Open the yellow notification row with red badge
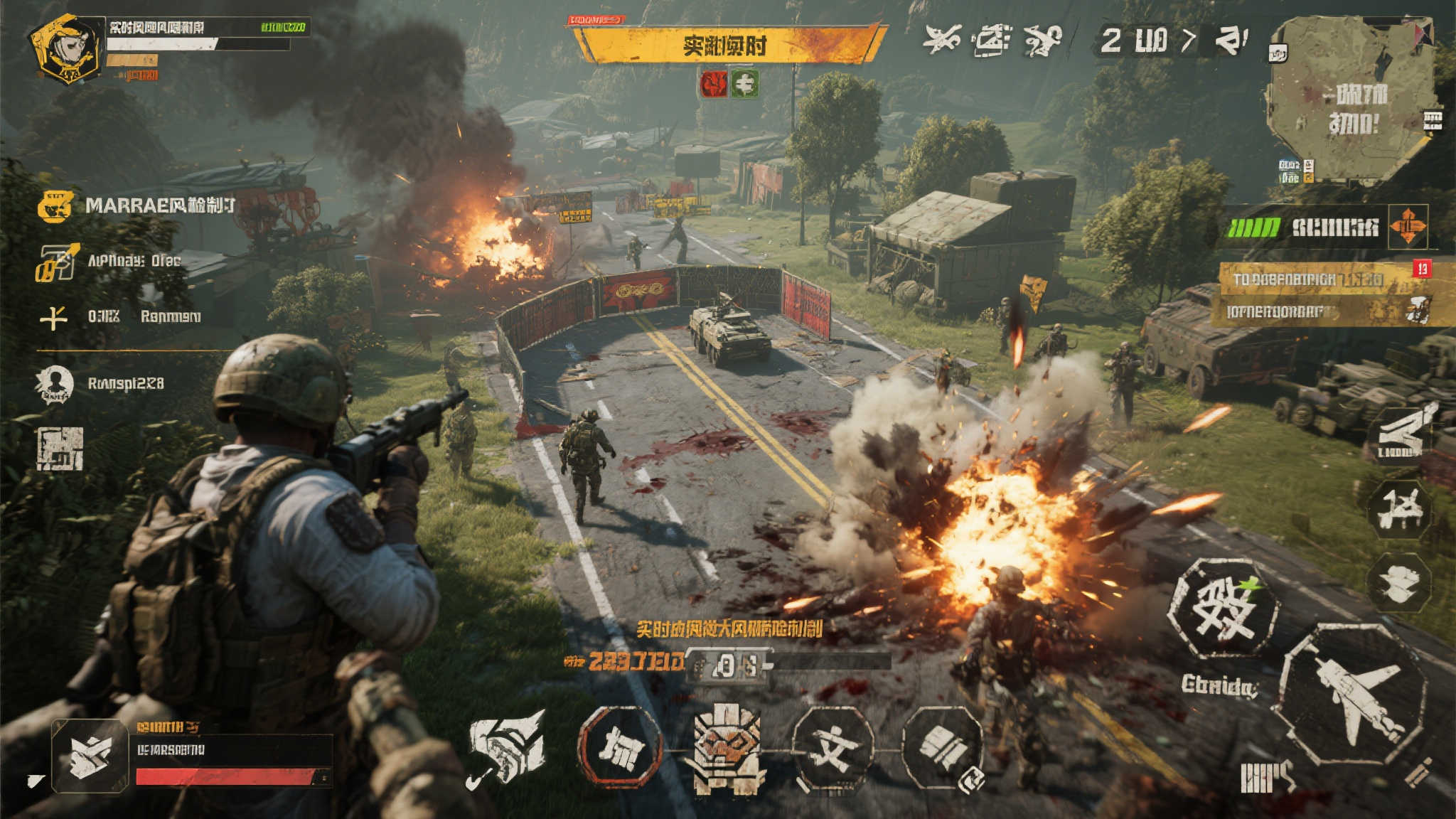The image size is (1456, 819). (1322, 279)
